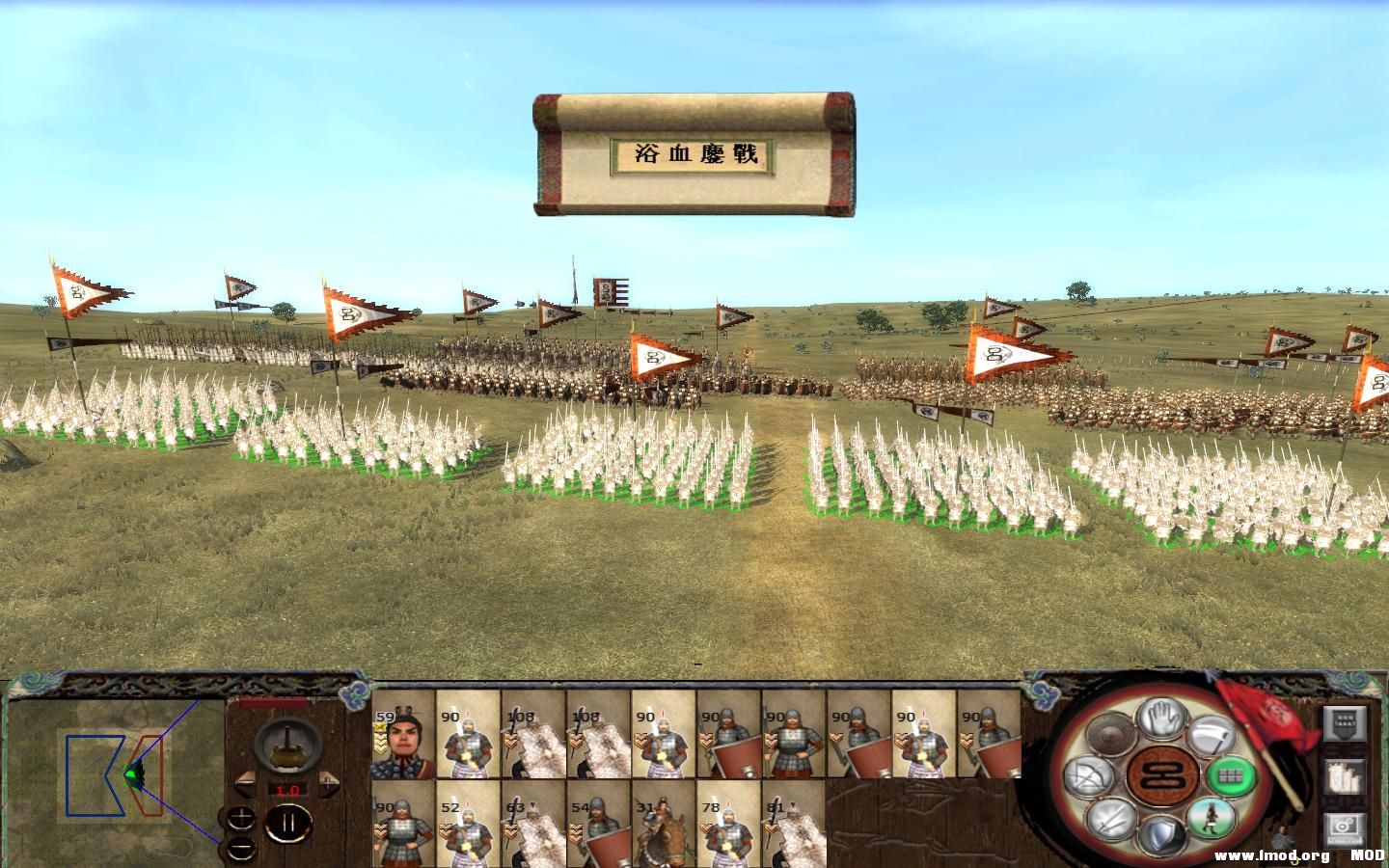Order halt using the hand icon

(1159, 719)
